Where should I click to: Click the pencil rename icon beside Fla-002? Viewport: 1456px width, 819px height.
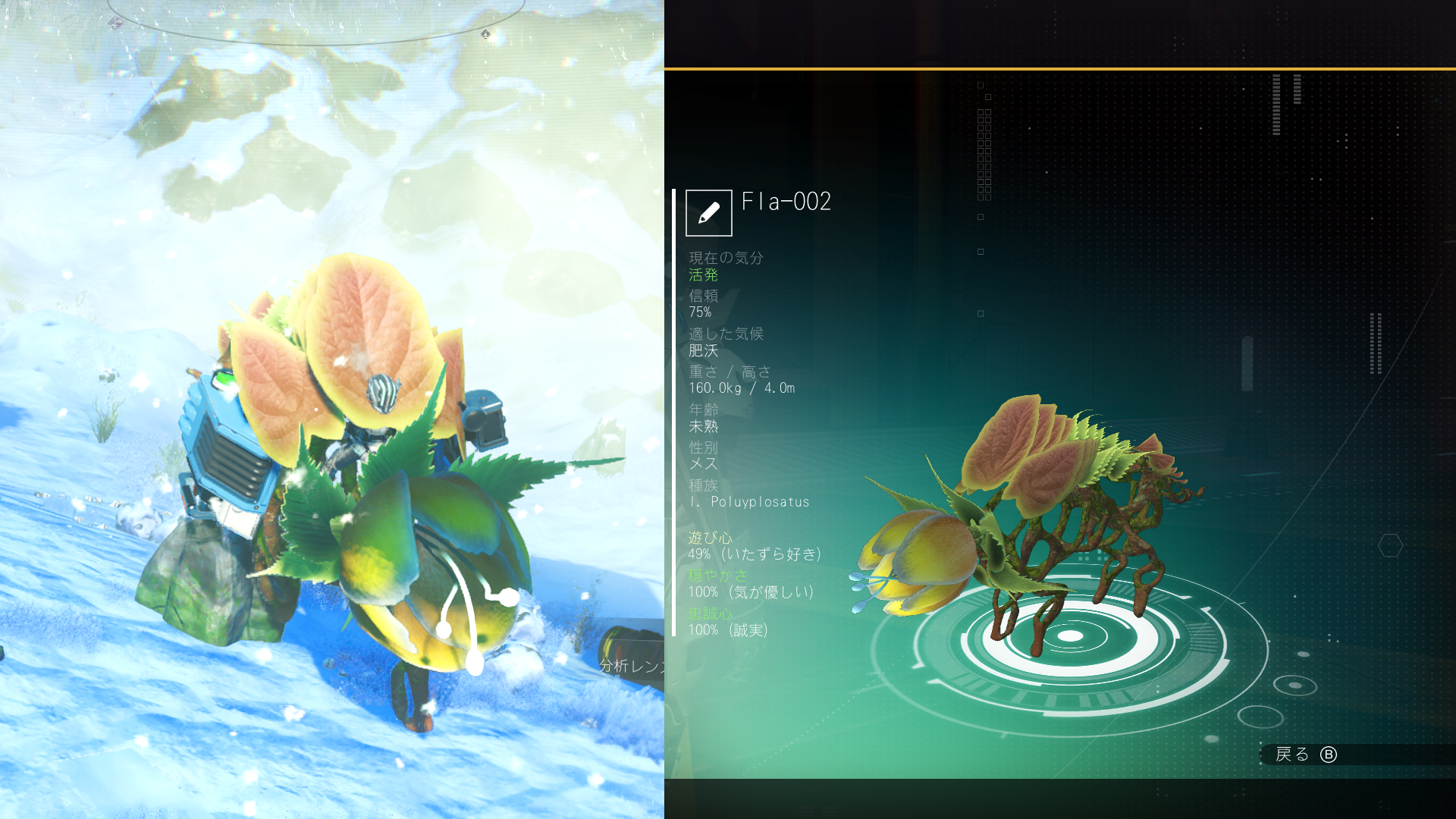(x=708, y=213)
